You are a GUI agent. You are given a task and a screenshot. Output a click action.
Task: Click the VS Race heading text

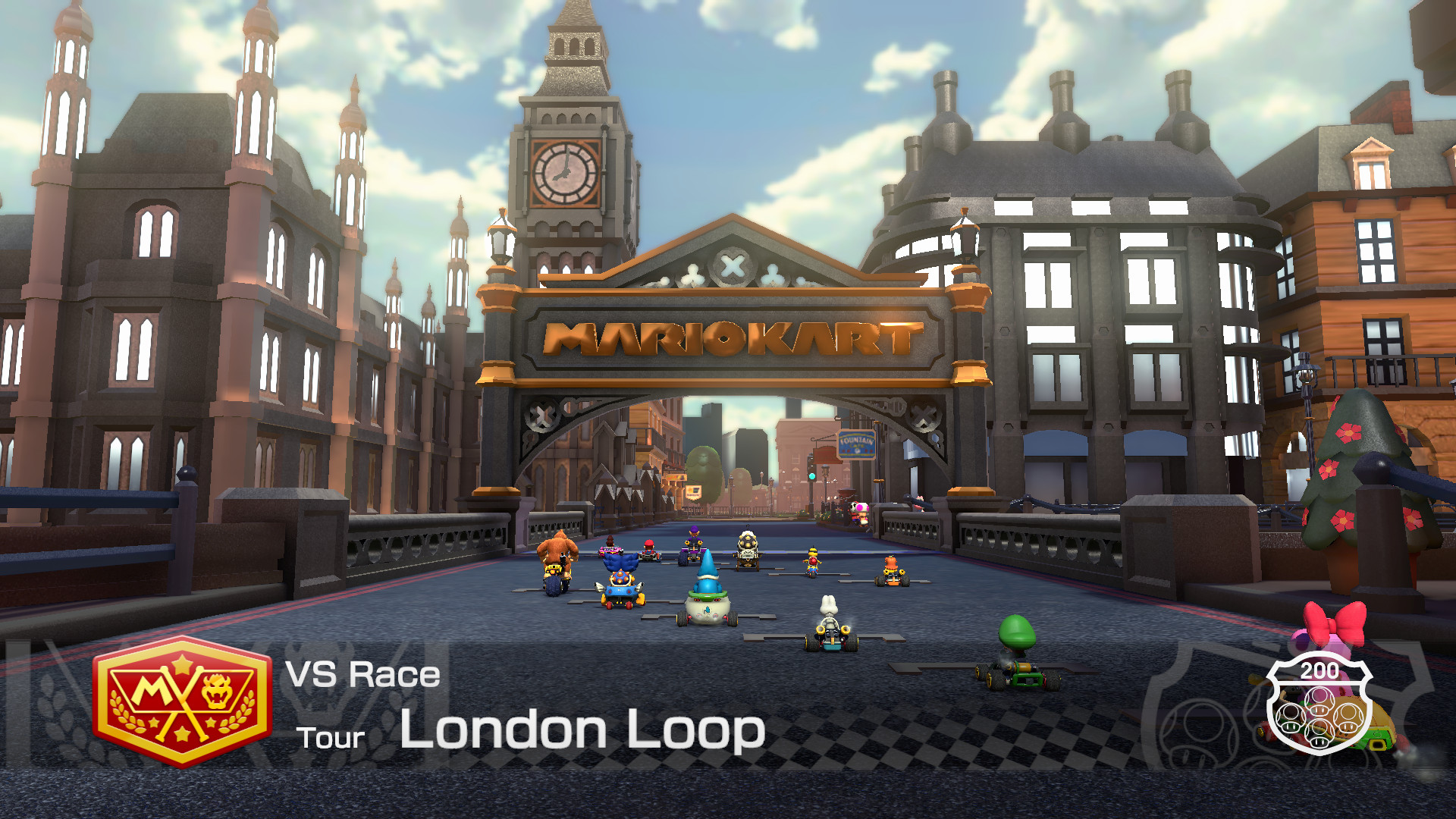coord(362,674)
